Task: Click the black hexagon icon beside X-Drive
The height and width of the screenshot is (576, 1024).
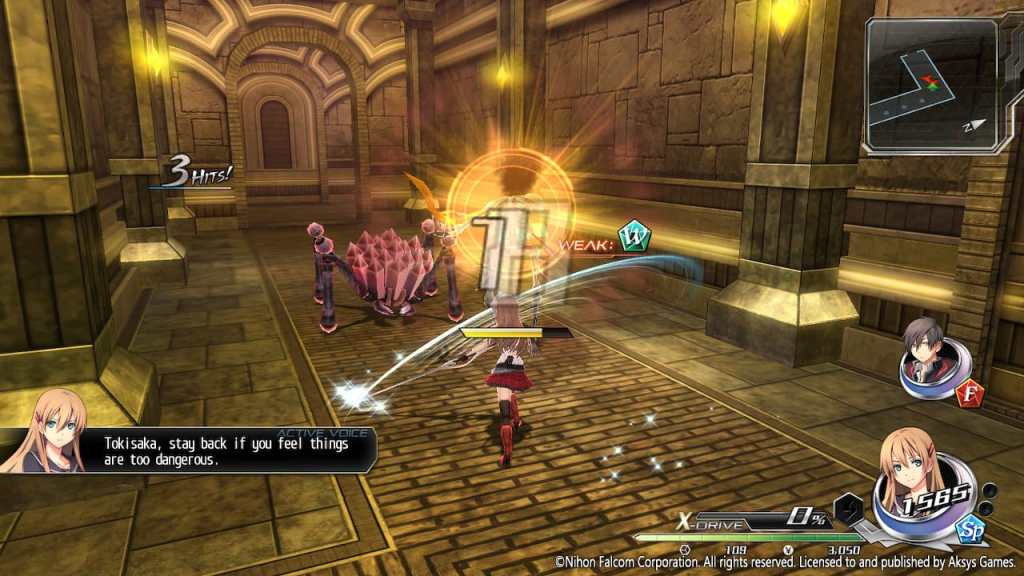Action: click(x=848, y=508)
